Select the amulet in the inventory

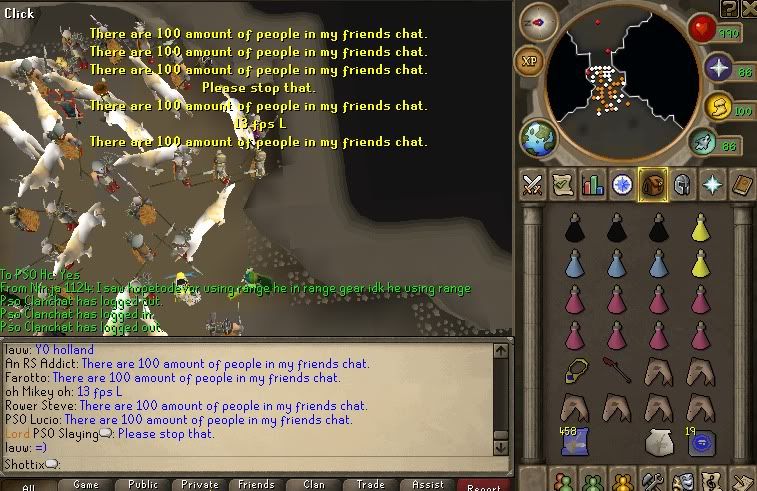[575, 371]
